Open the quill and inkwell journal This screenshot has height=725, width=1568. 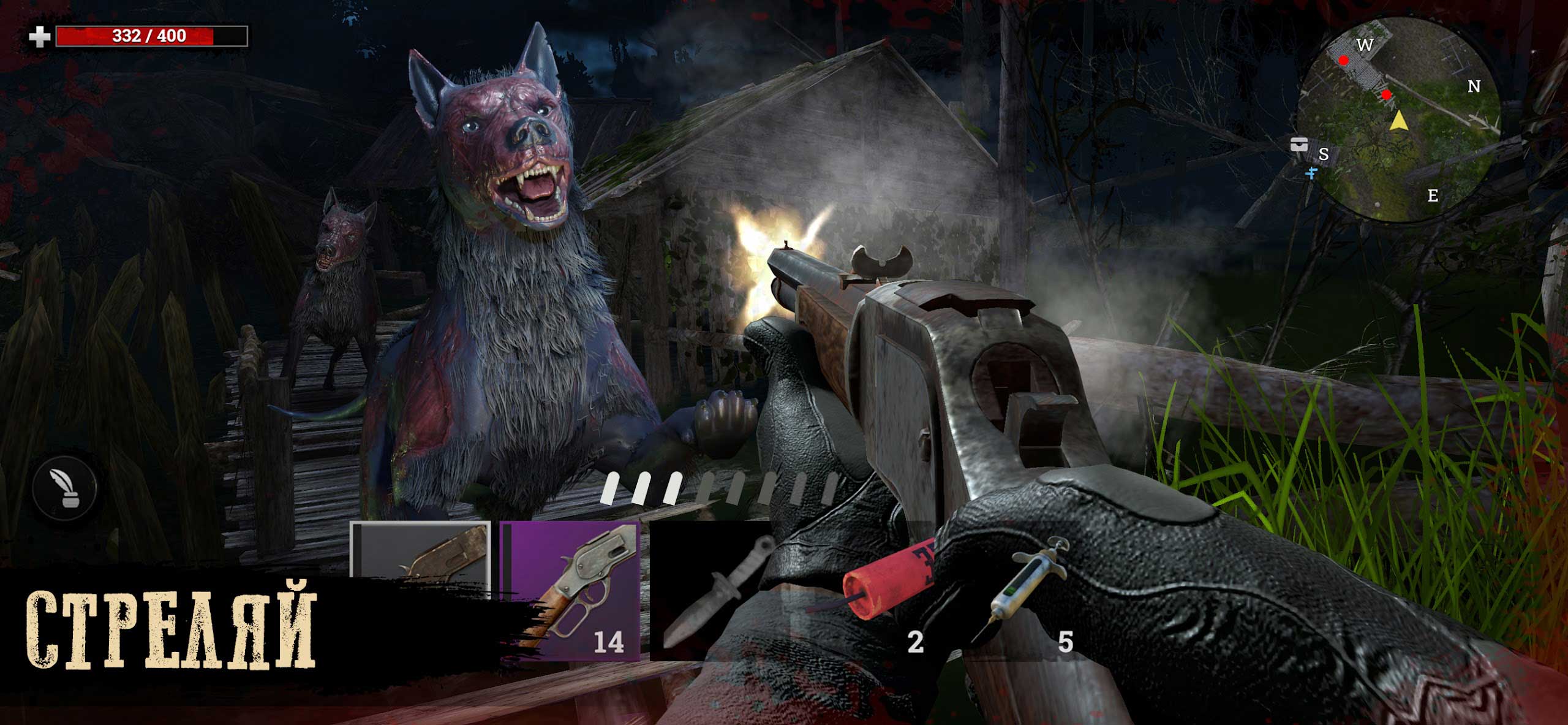coord(65,488)
